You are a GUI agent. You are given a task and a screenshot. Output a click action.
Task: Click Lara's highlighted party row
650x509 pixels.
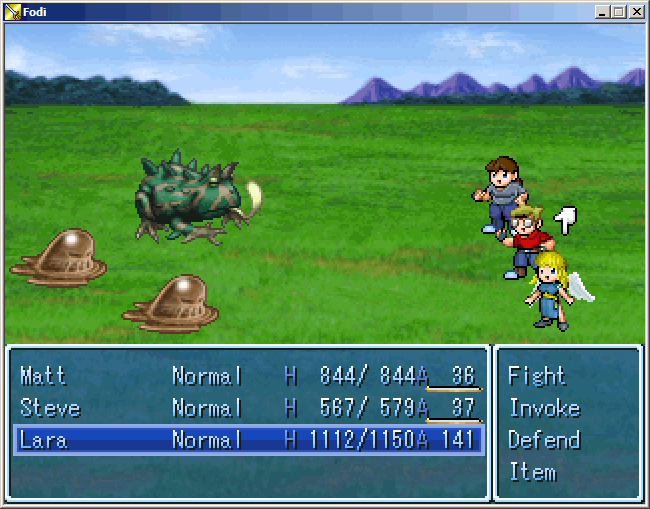tap(248, 440)
